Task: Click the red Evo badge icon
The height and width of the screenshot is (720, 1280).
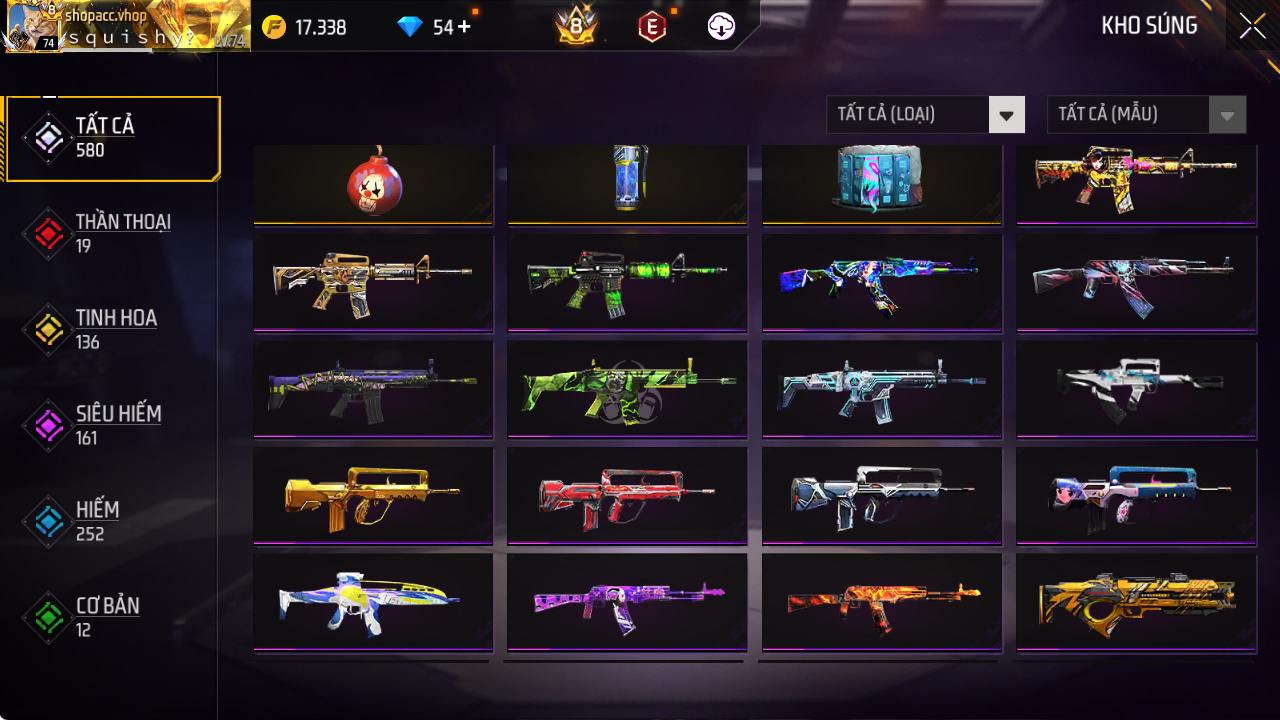Action: pos(651,27)
